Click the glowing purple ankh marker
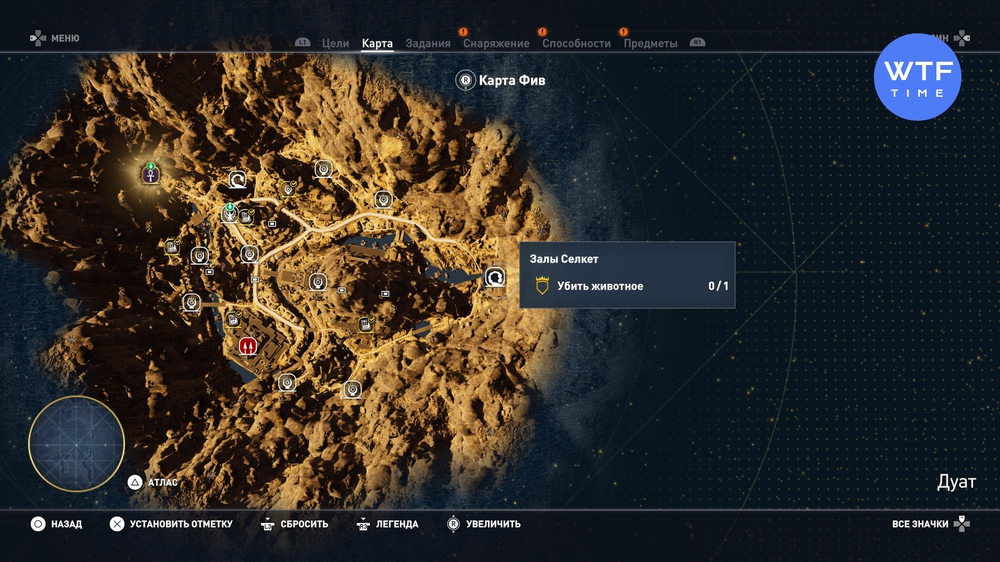 150,175
